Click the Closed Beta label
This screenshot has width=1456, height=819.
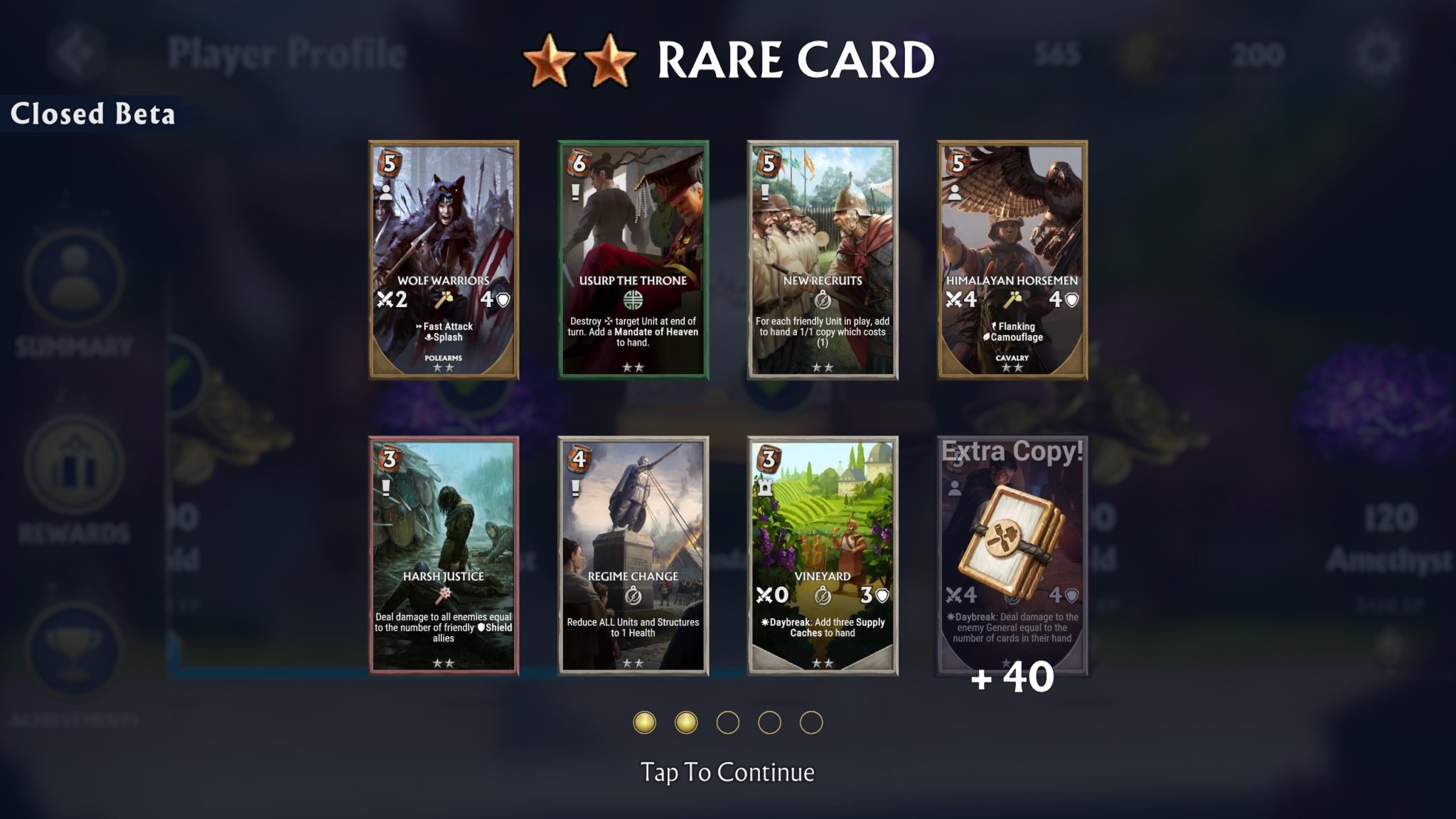[92, 112]
